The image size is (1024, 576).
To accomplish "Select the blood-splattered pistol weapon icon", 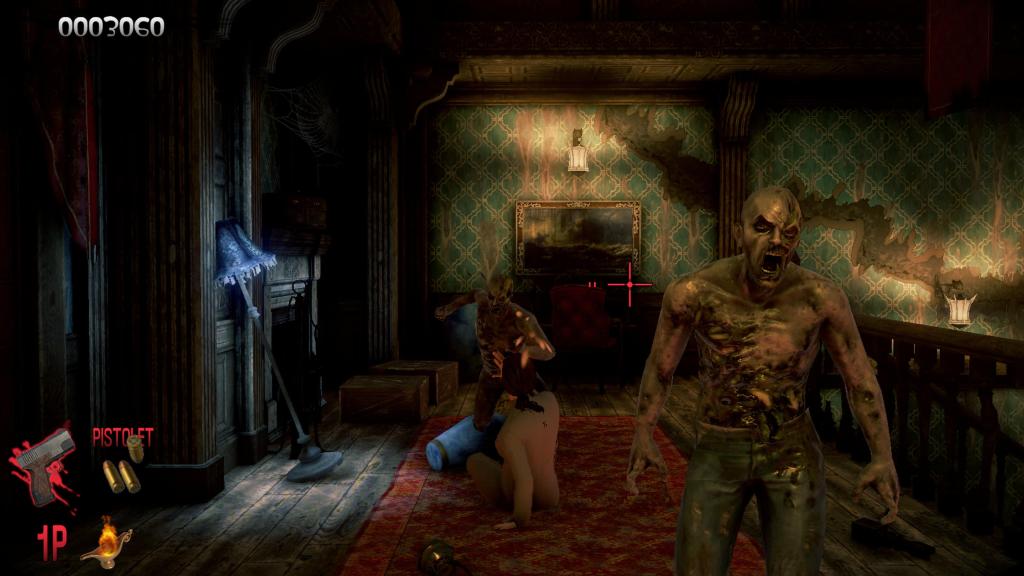I will [47, 463].
